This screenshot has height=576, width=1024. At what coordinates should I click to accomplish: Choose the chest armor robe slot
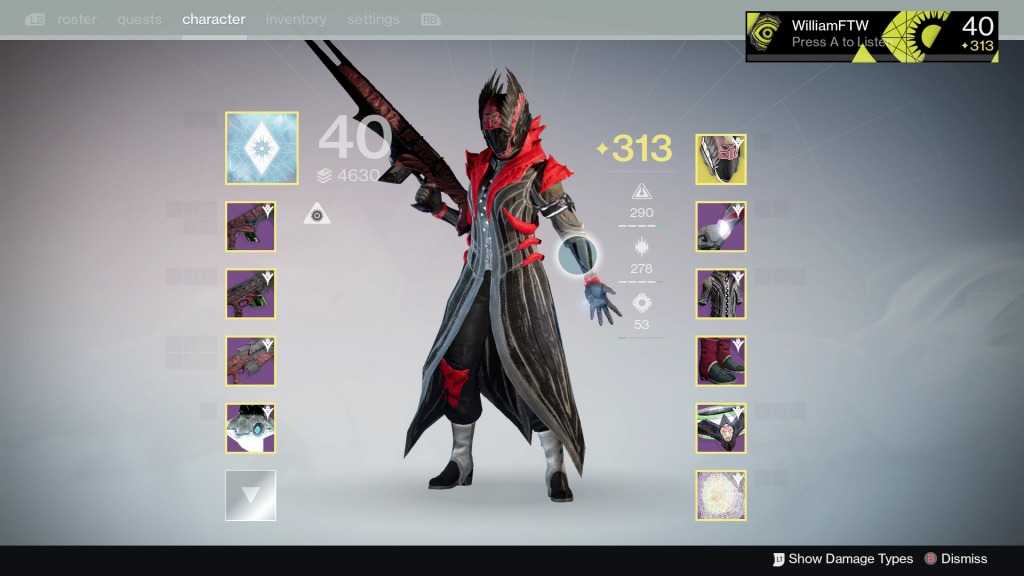pos(721,294)
